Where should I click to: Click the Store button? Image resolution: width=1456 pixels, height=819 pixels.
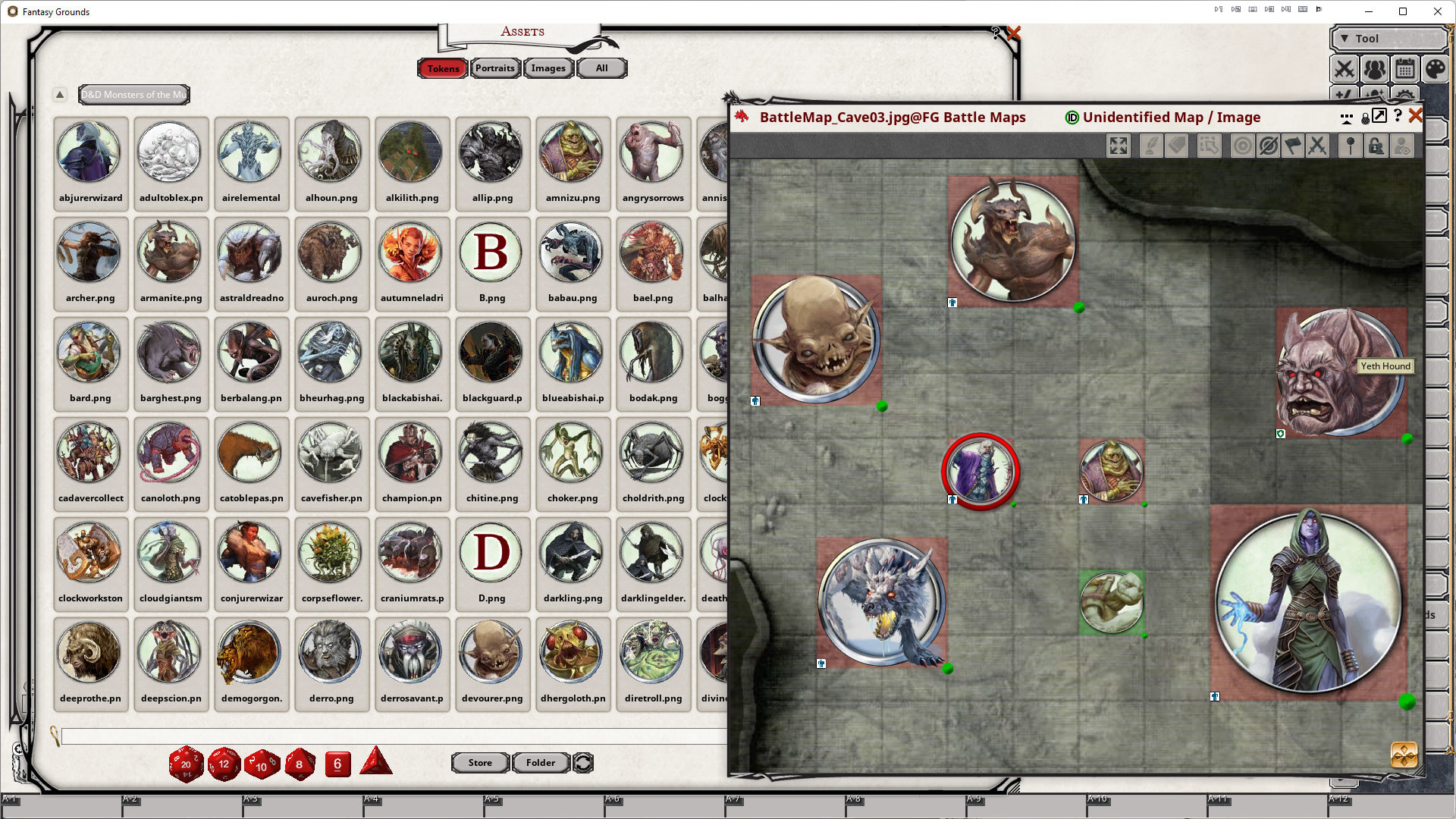[x=480, y=762]
